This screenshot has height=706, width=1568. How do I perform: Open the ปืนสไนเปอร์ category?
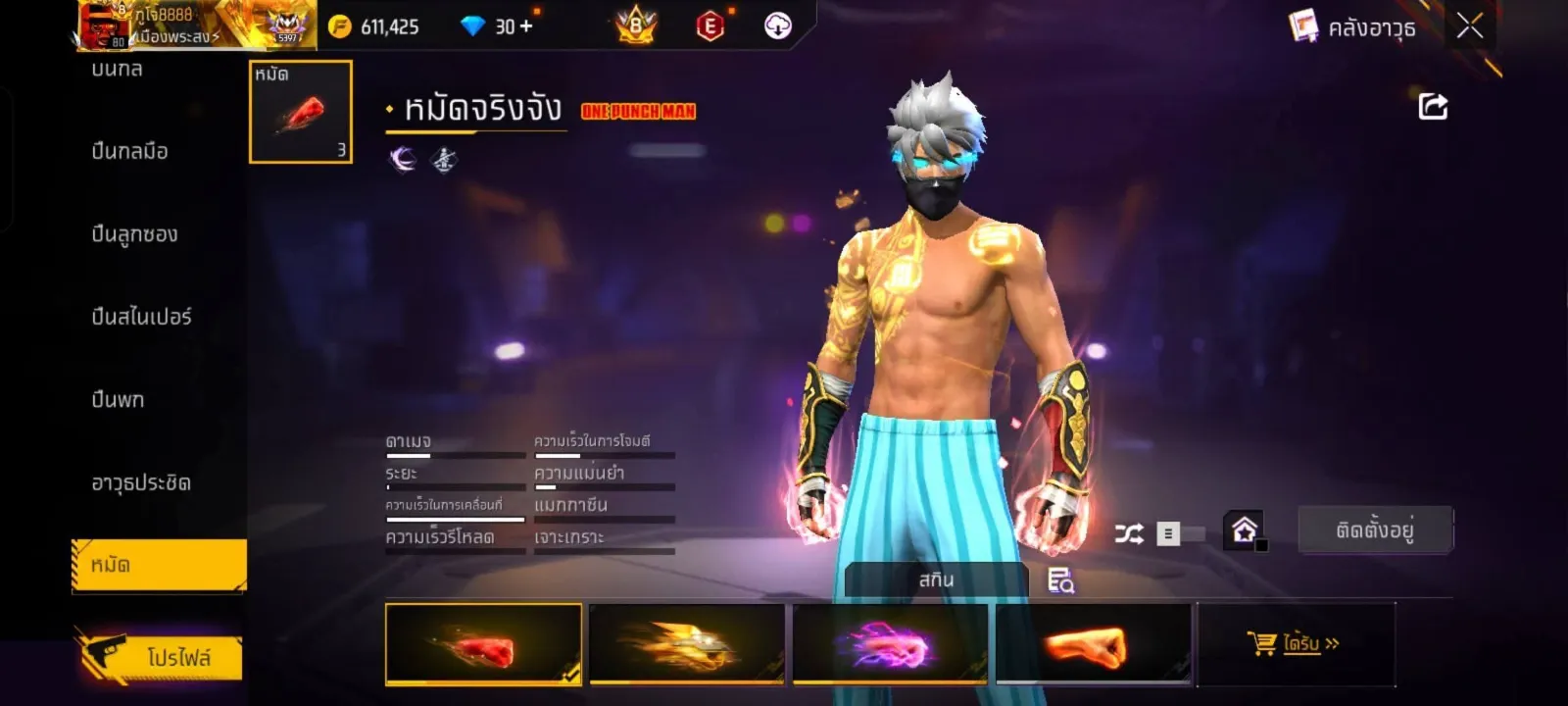point(141,317)
